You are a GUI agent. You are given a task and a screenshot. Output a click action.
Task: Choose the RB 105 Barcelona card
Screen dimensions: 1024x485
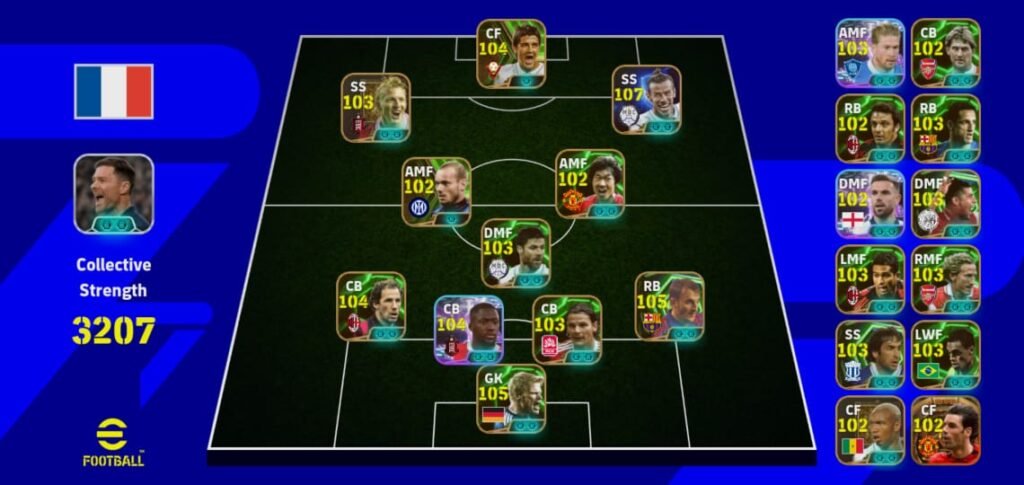669,305
